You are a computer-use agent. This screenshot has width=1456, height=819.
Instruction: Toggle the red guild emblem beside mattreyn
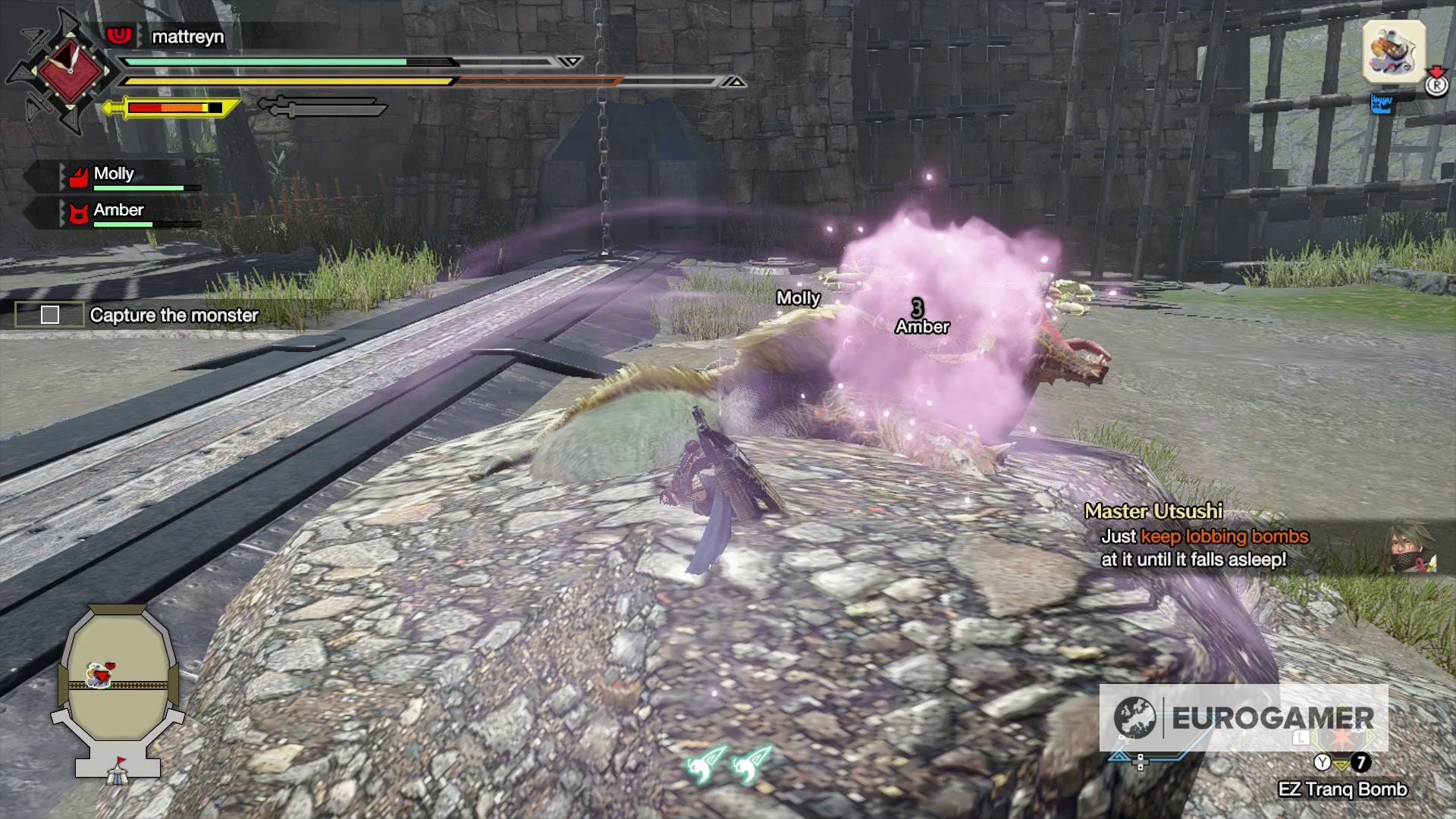point(118,36)
